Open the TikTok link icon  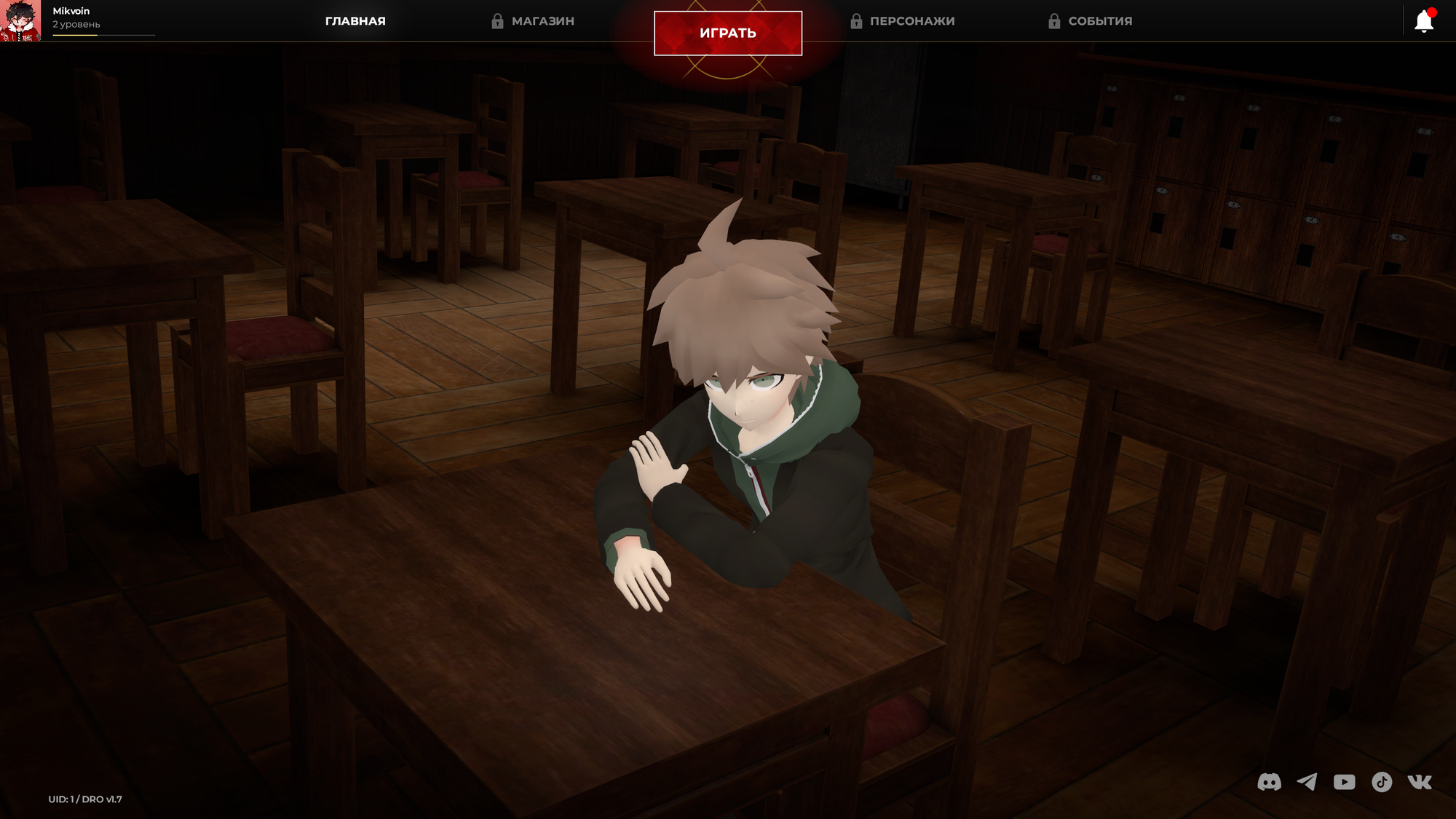pyautogui.click(x=1382, y=782)
